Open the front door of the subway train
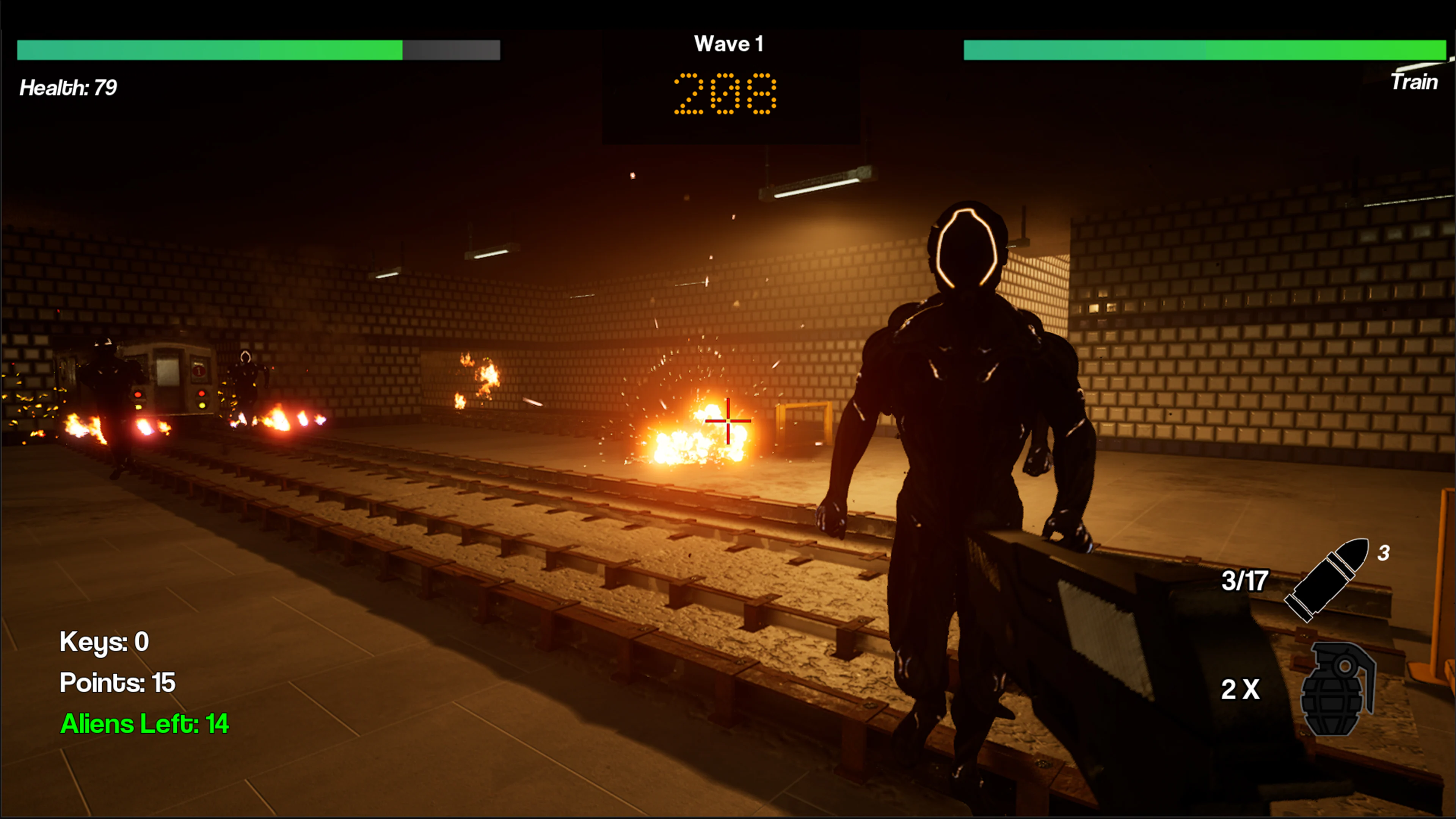 pos(169,384)
